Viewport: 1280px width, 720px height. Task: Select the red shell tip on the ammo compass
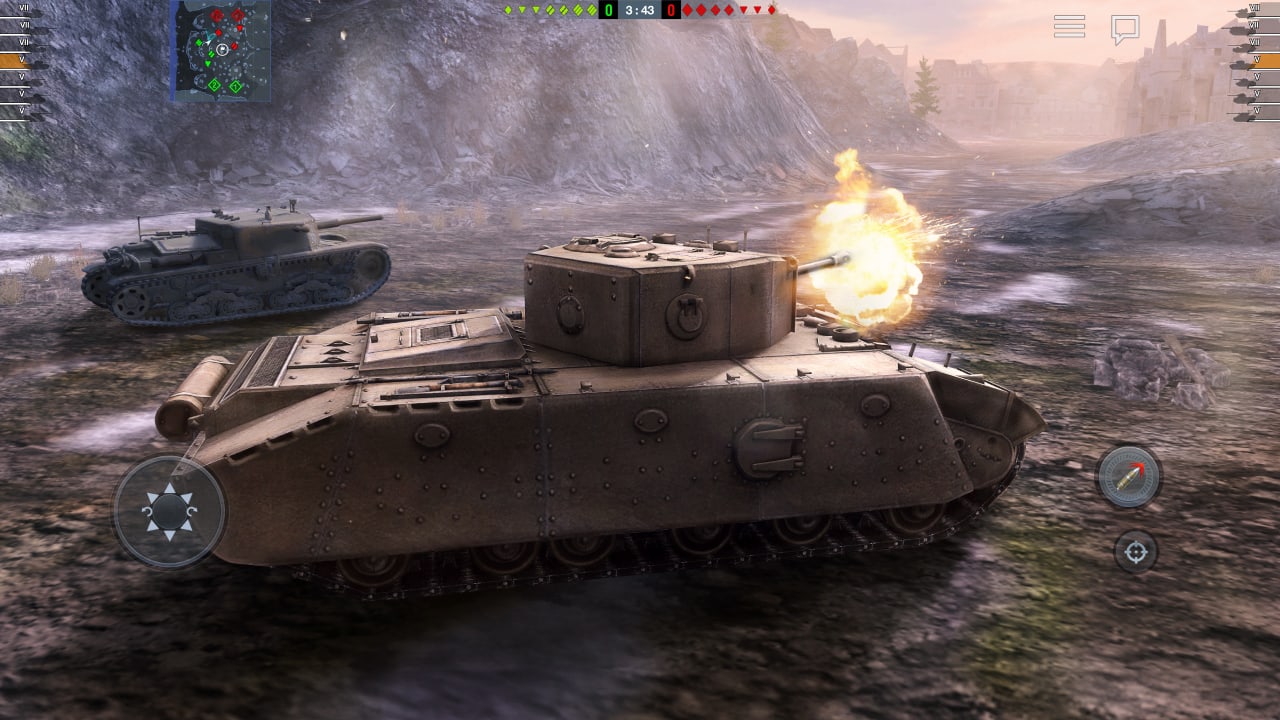tap(1140, 466)
